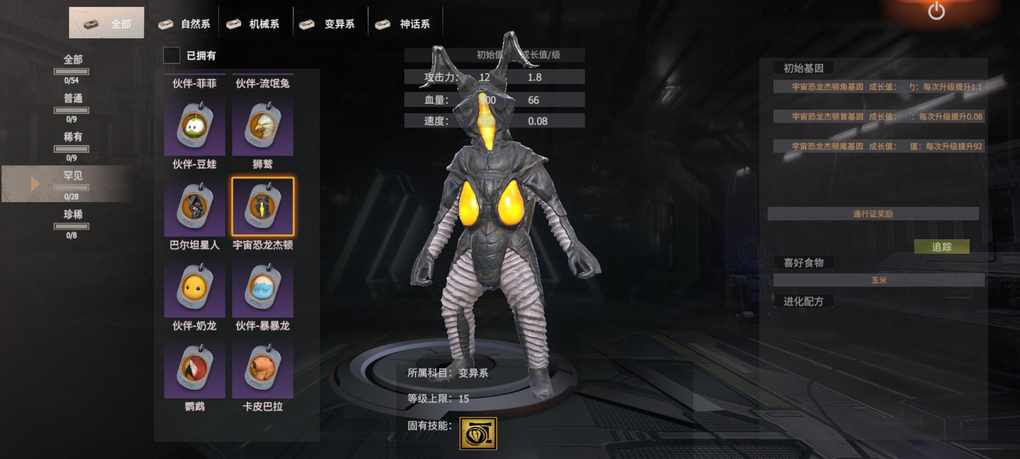Click the power button icon

point(936,12)
